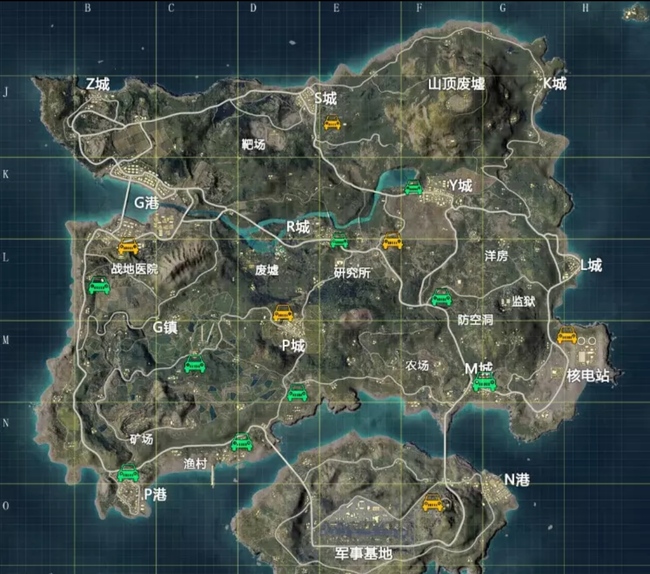Choose the green car marker on M城

point(484,383)
